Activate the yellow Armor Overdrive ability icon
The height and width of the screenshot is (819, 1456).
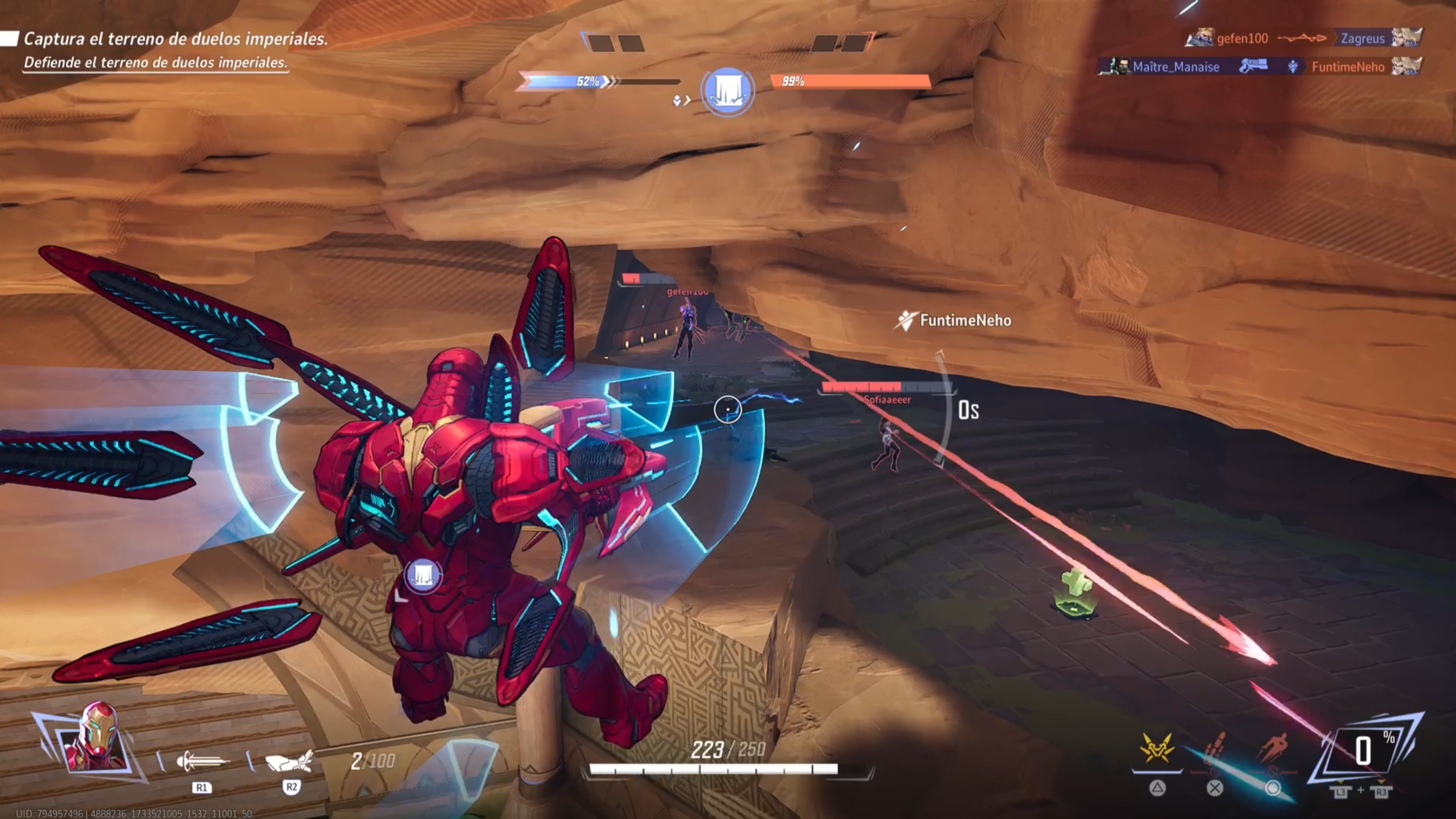point(1156,749)
